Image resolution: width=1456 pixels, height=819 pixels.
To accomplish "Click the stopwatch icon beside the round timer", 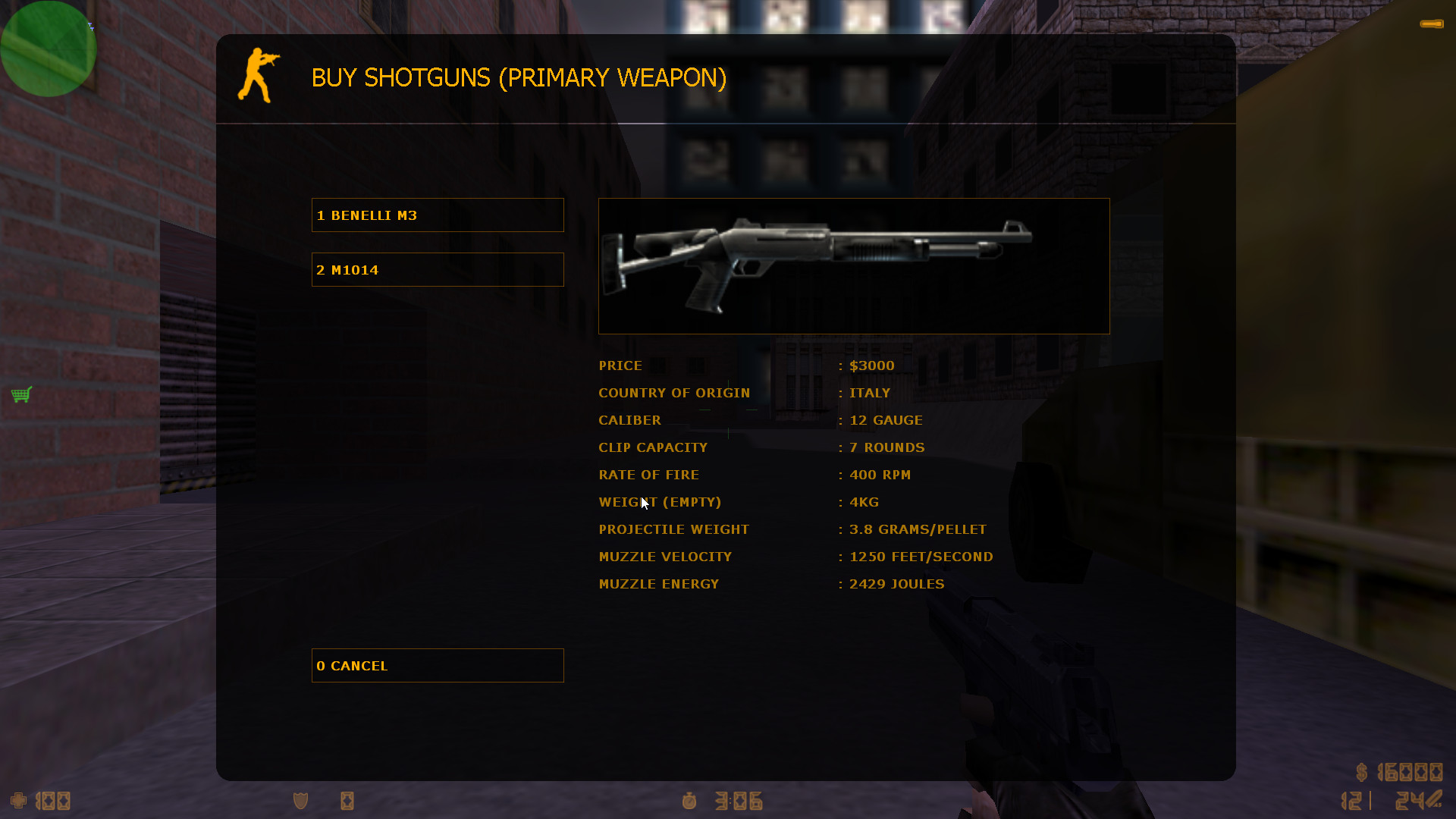I will click(689, 801).
